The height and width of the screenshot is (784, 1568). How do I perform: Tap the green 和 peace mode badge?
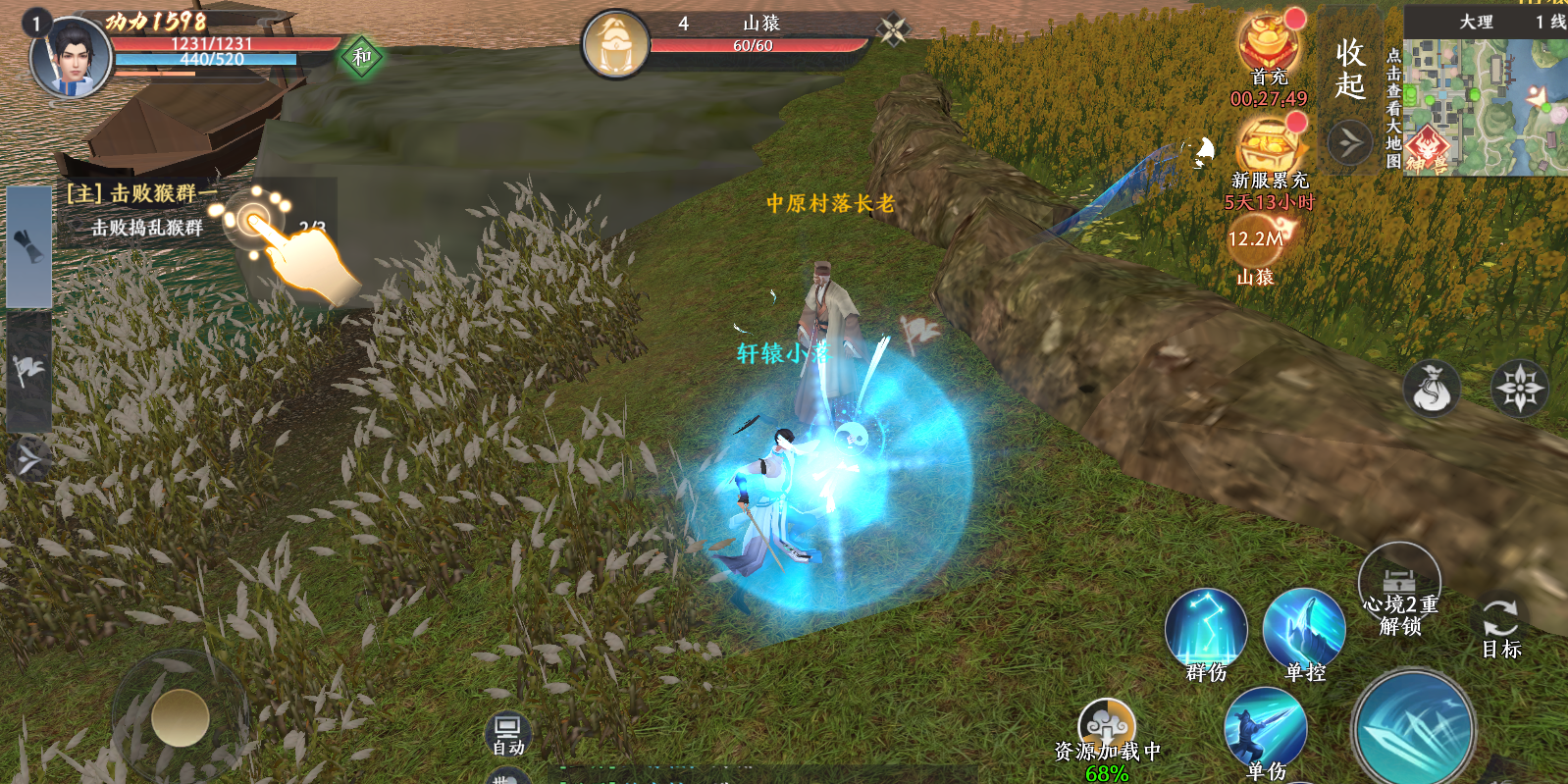click(361, 57)
